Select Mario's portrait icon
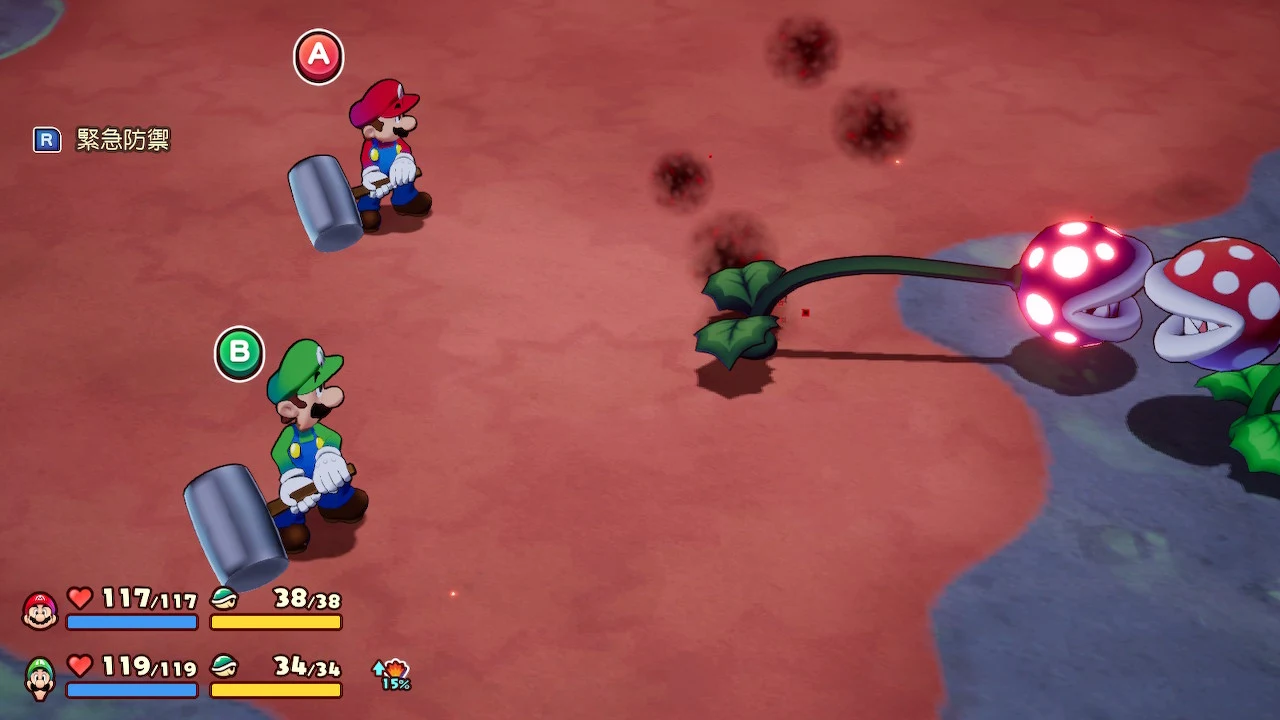The height and width of the screenshot is (720, 1280). point(40,610)
